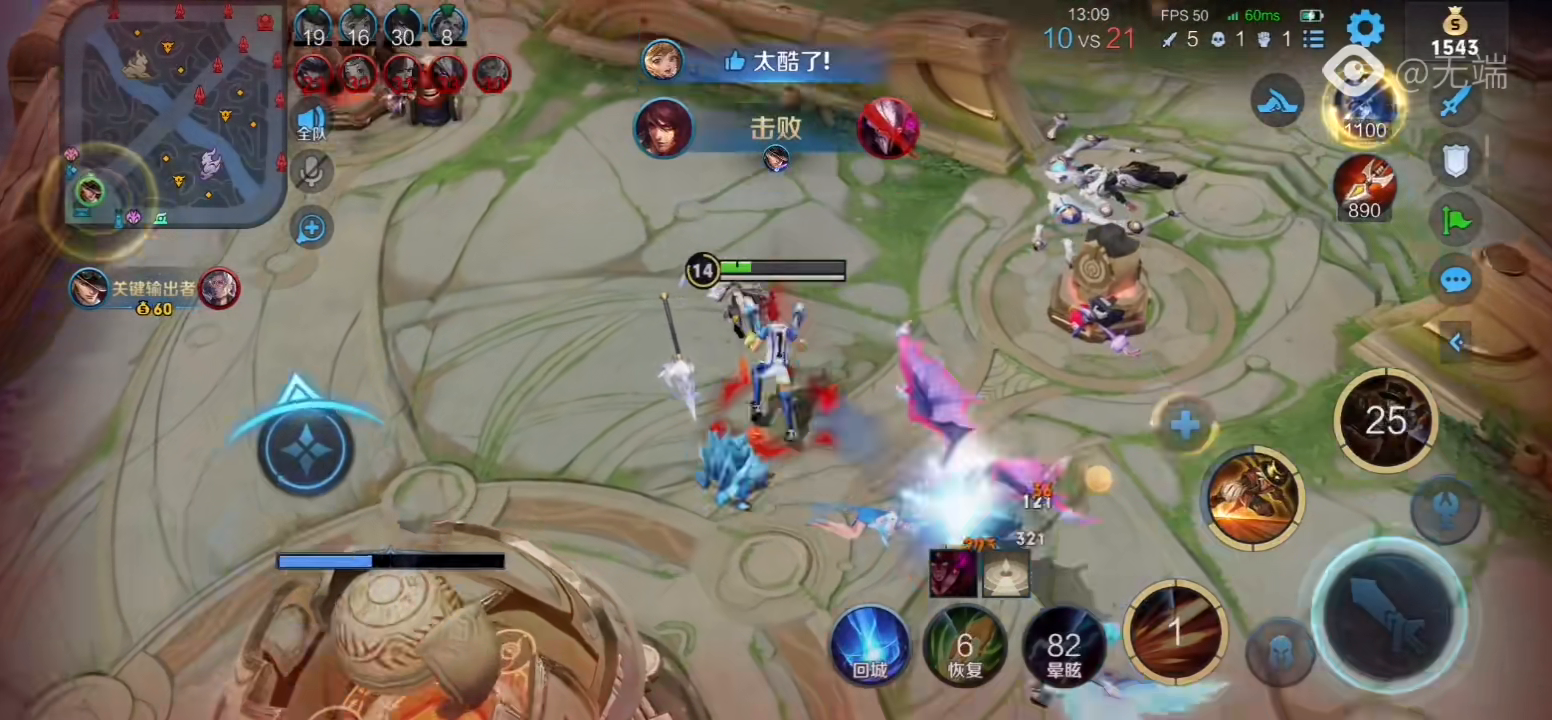Activate the 回城 recall ability
The image size is (1552, 720).
point(870,645)
